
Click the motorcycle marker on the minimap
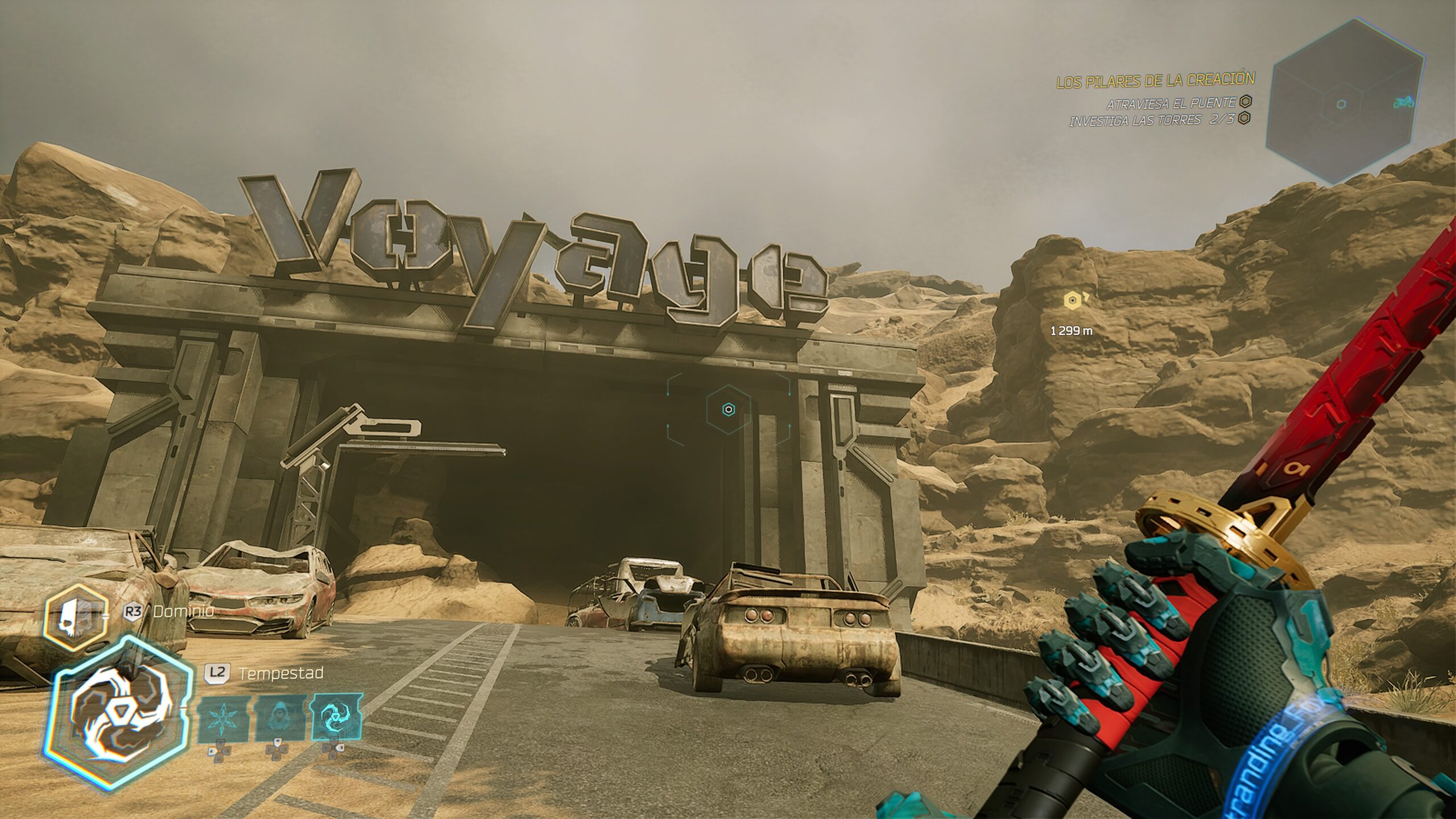pos(1404,102)
